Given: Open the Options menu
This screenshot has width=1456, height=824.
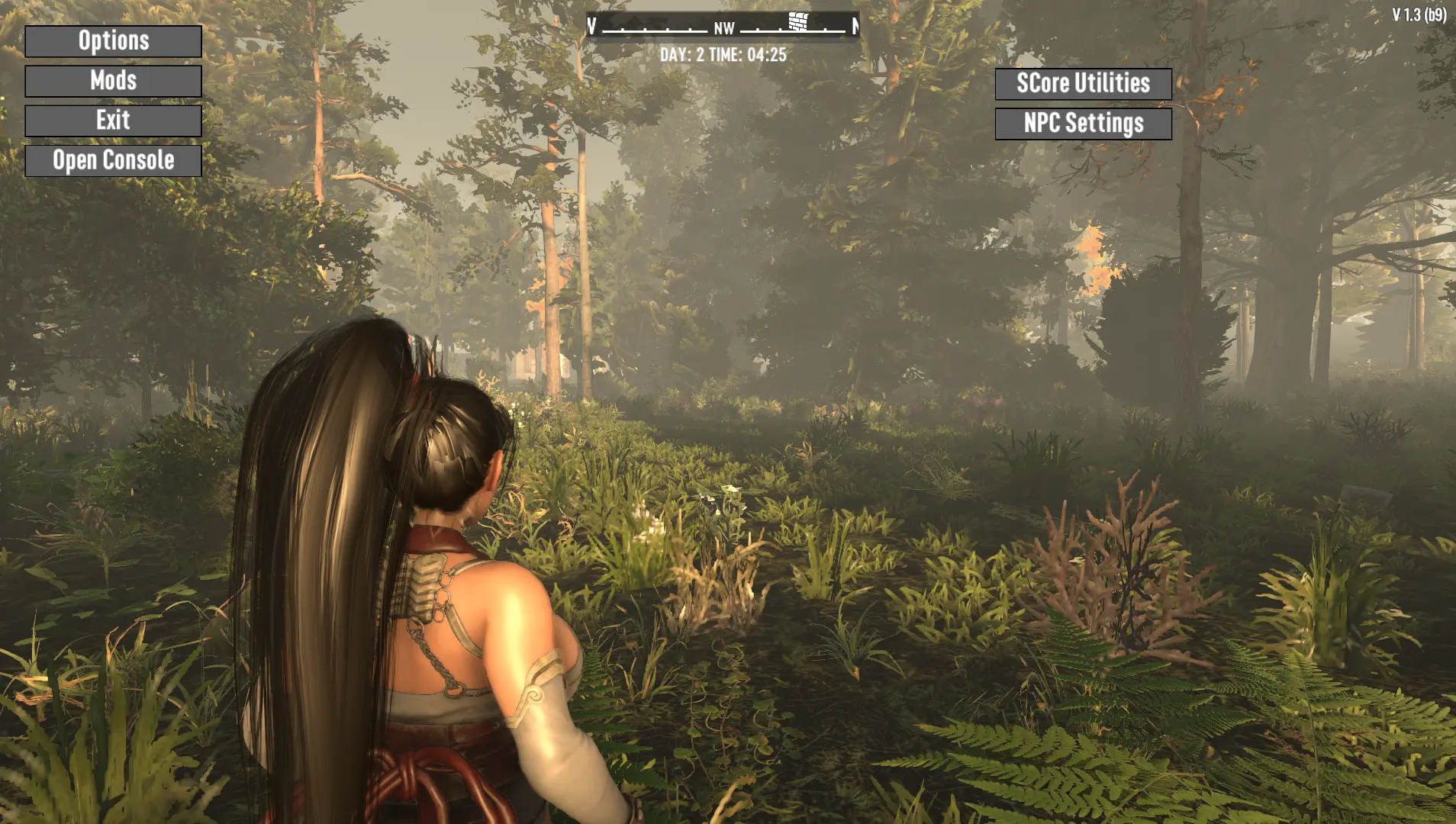Looking at the screenshot, I should (x=113, y=41).
